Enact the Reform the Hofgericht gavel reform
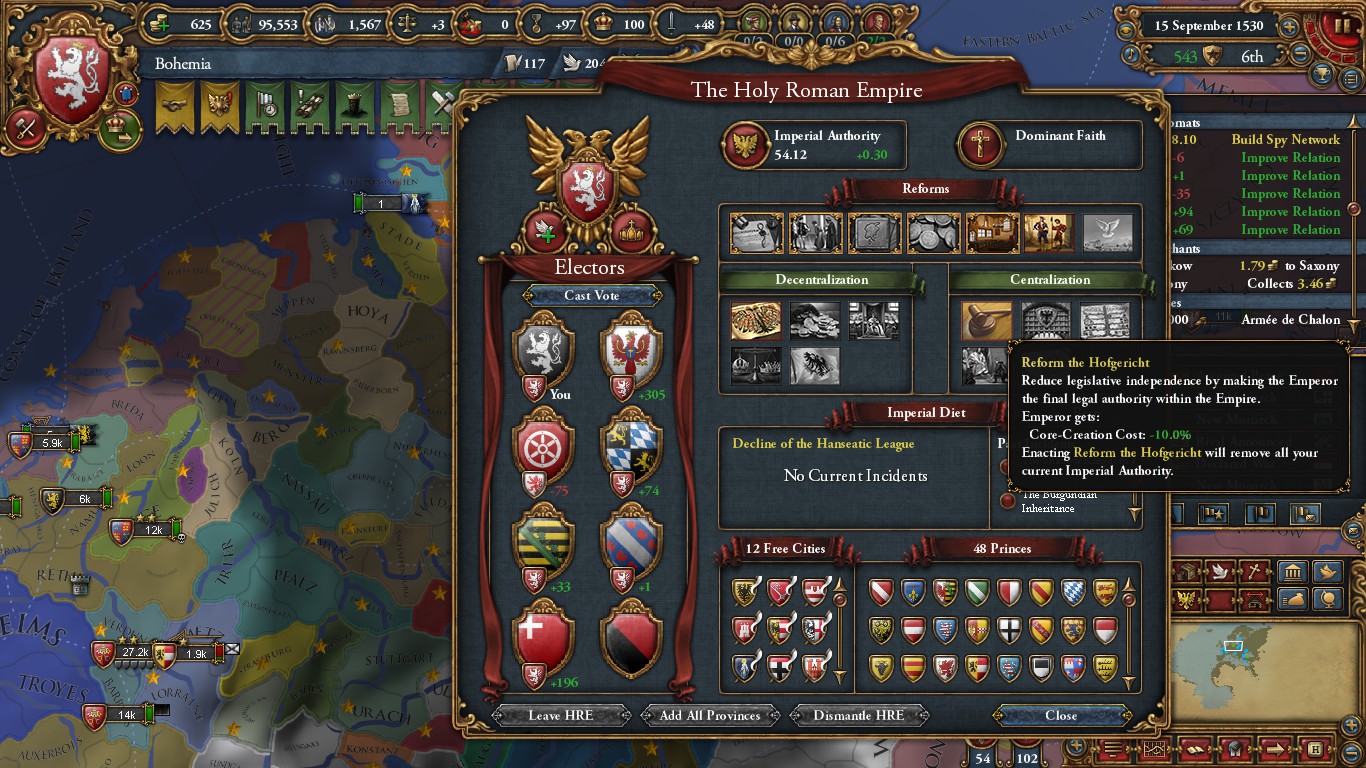 pos(986,322)
